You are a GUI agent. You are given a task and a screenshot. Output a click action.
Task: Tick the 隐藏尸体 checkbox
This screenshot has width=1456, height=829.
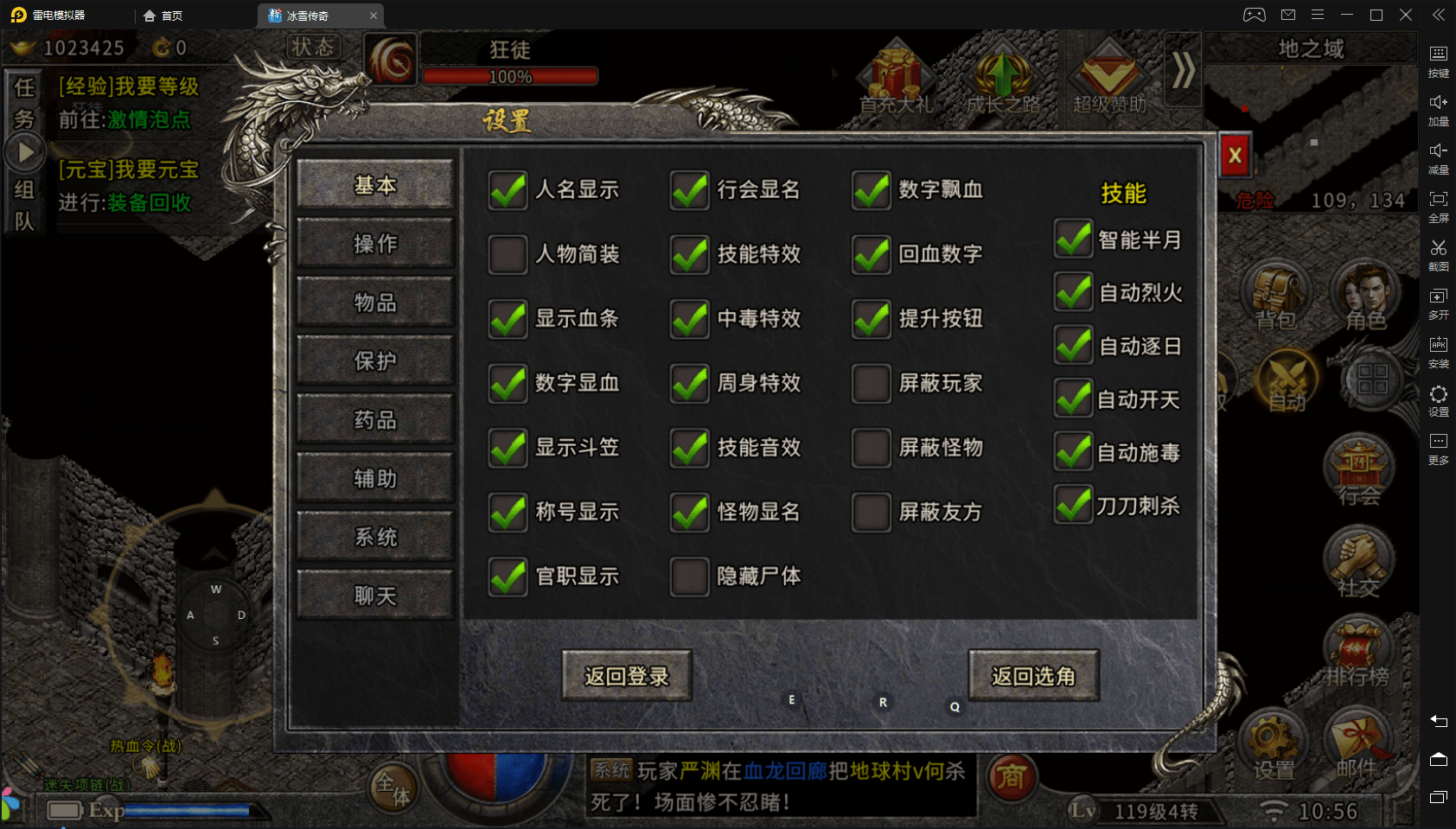tap(690, 577)
